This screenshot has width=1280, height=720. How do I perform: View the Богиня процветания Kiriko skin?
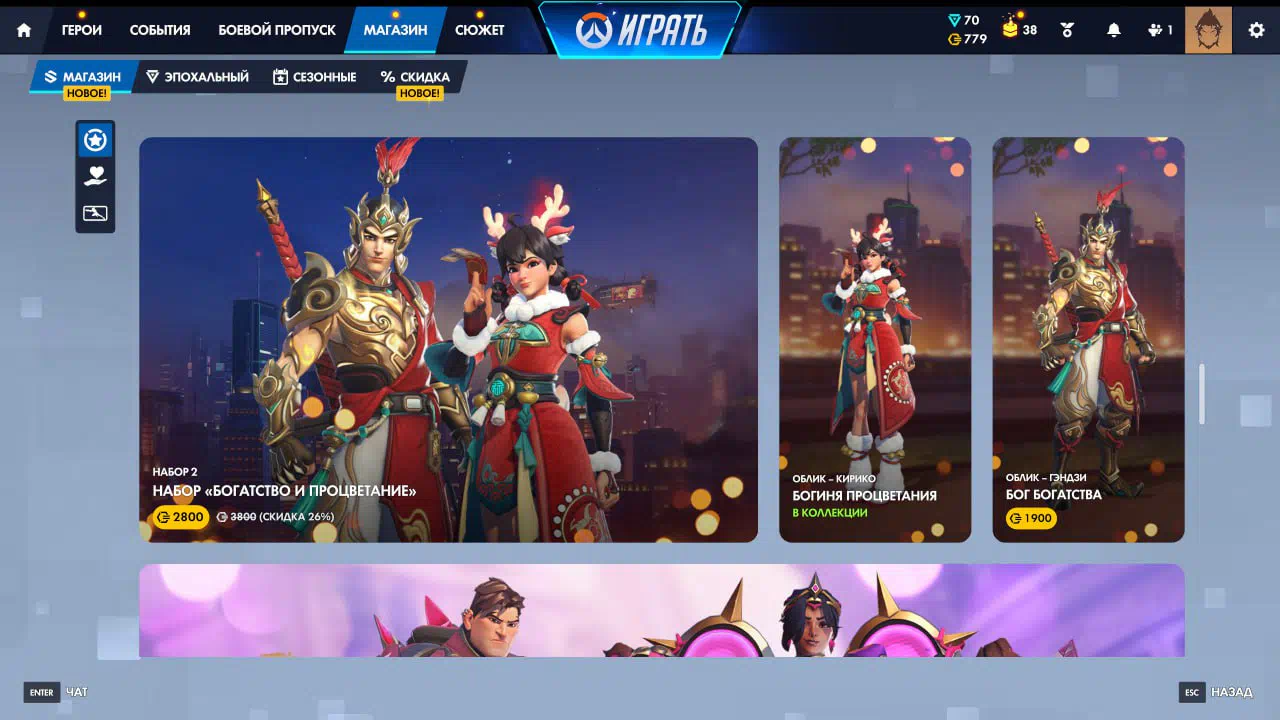(875, 340)
